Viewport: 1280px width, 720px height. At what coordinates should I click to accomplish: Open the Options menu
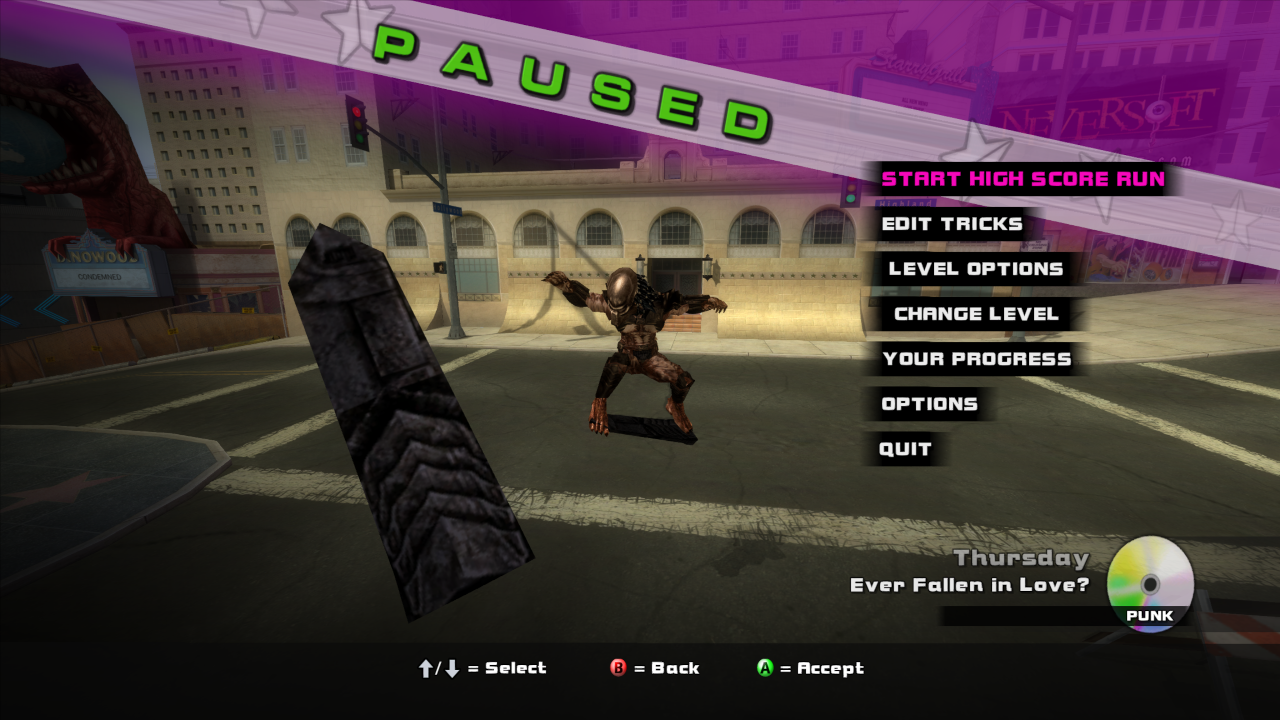(x=929, y=404)
